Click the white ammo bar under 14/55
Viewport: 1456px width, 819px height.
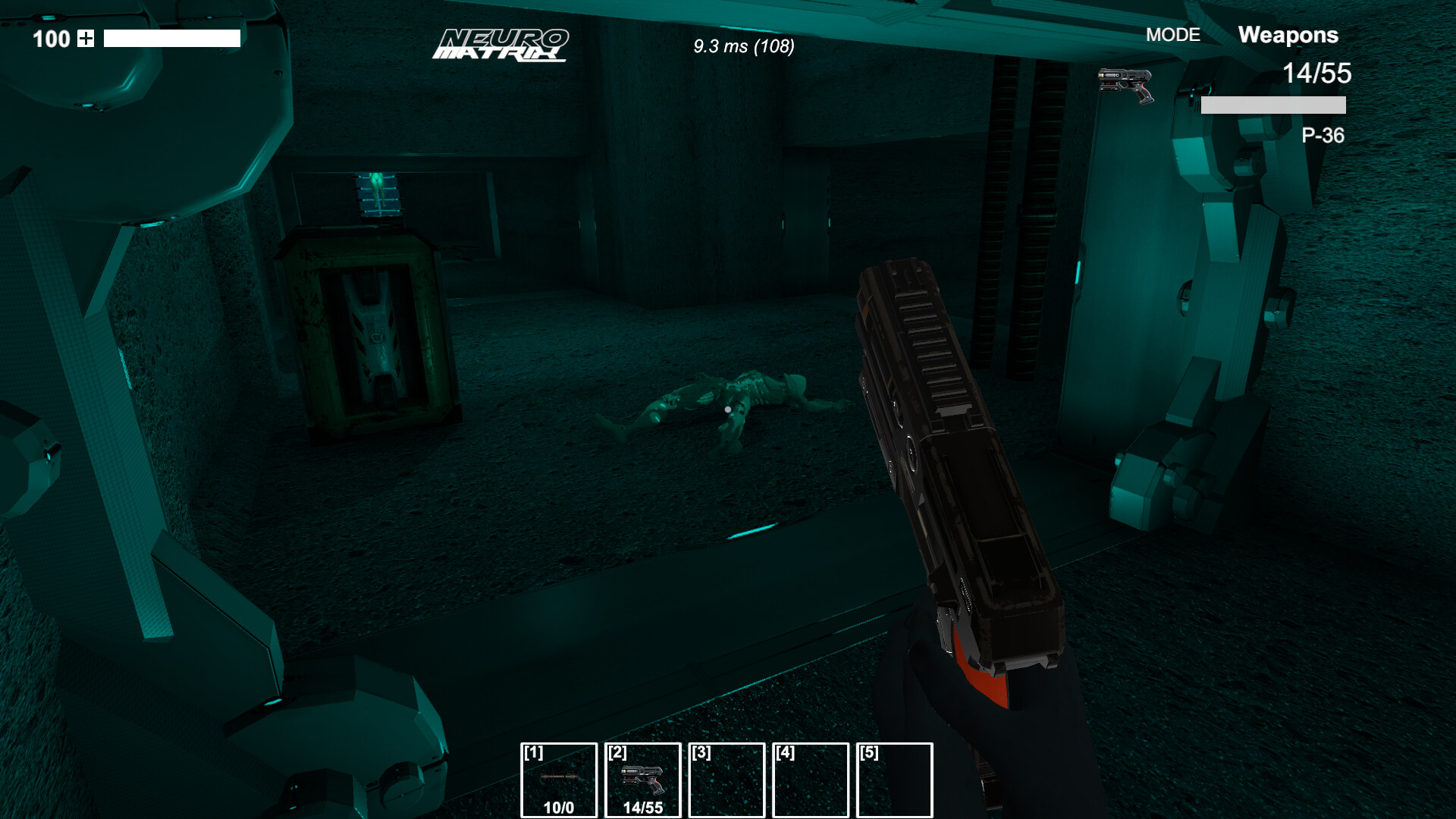click(1274, 104)
